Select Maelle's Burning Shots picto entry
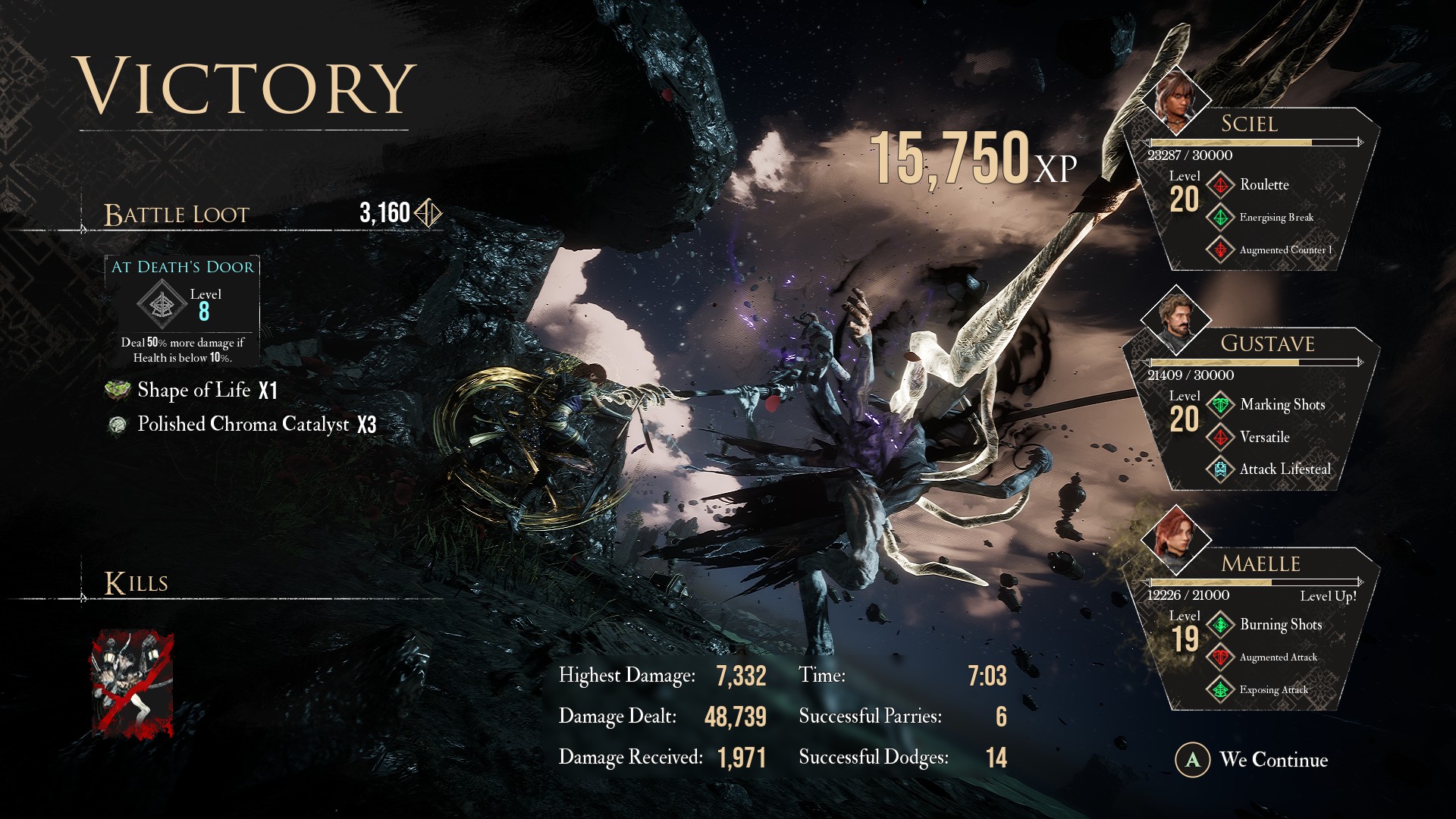1456x819 pixels. tap(1280, 625)
